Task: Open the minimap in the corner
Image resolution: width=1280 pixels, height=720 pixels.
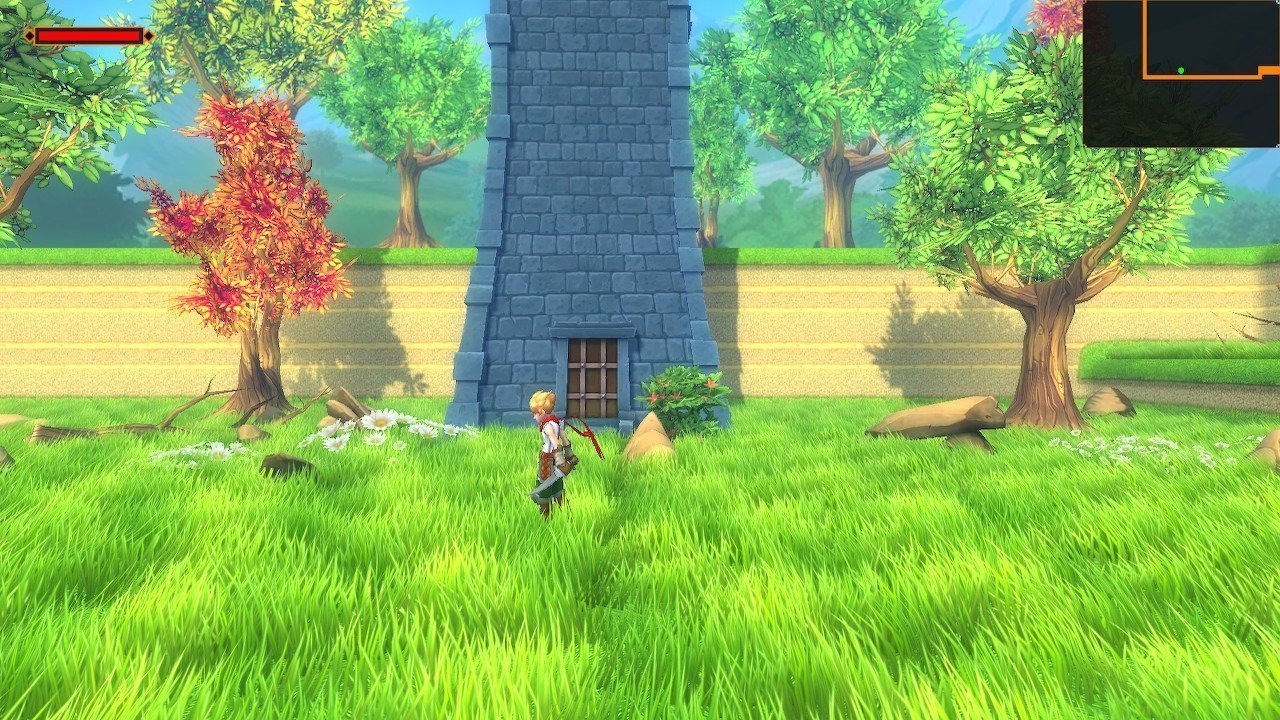Action: click(1181, 73)
